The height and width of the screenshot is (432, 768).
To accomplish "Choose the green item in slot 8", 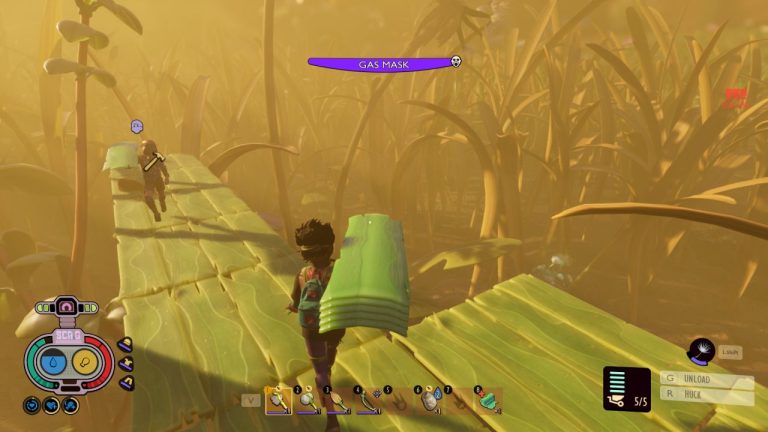I will click(x=487, y=400).
